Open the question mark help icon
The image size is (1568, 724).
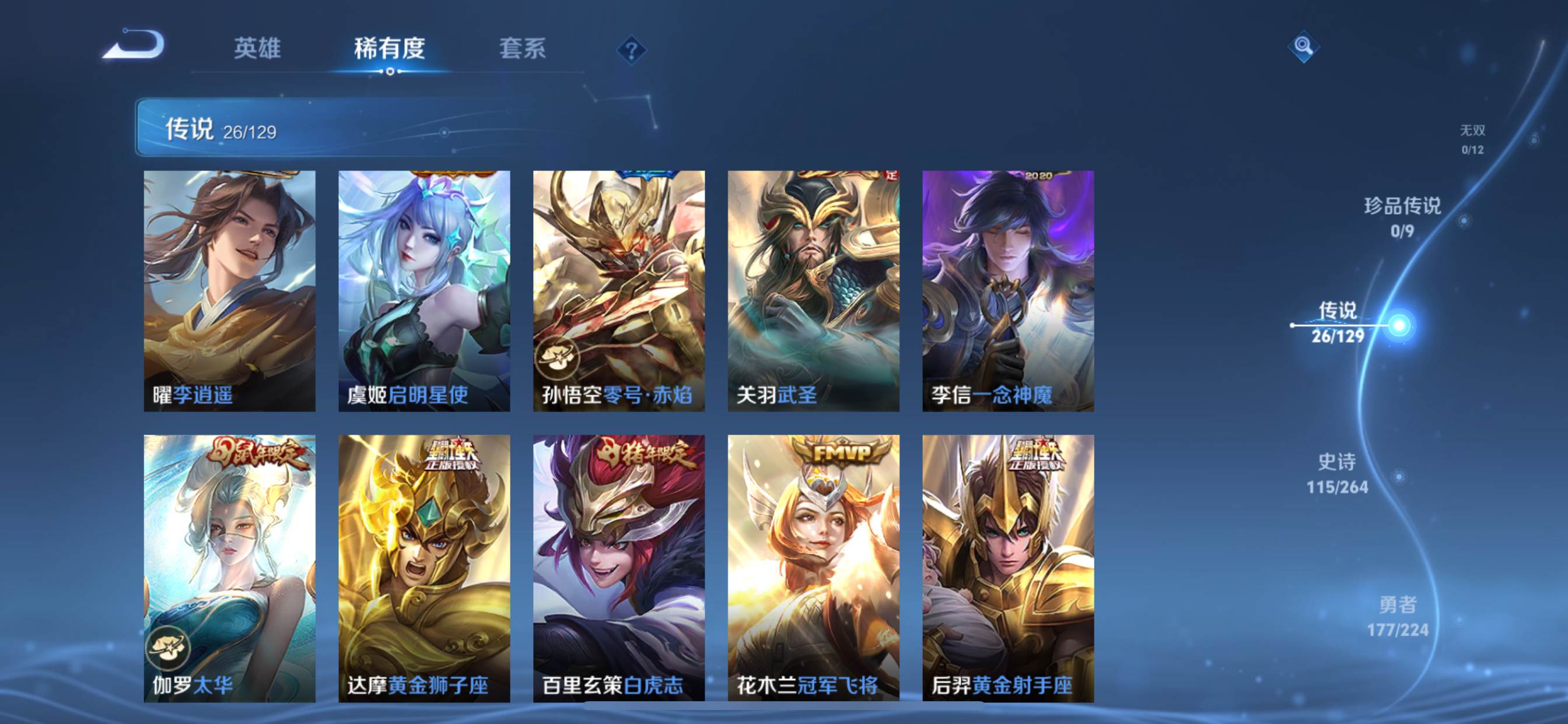point(631,50)
